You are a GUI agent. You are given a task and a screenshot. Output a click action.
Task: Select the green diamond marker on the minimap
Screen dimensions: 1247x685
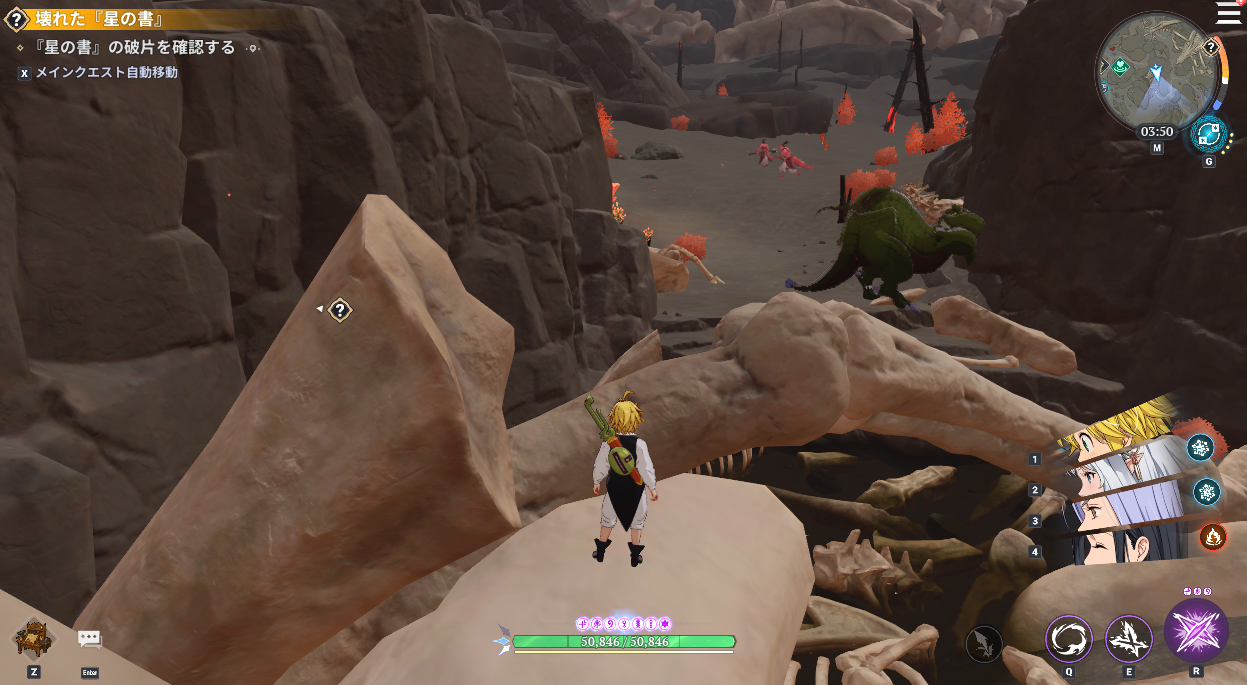1121,66
